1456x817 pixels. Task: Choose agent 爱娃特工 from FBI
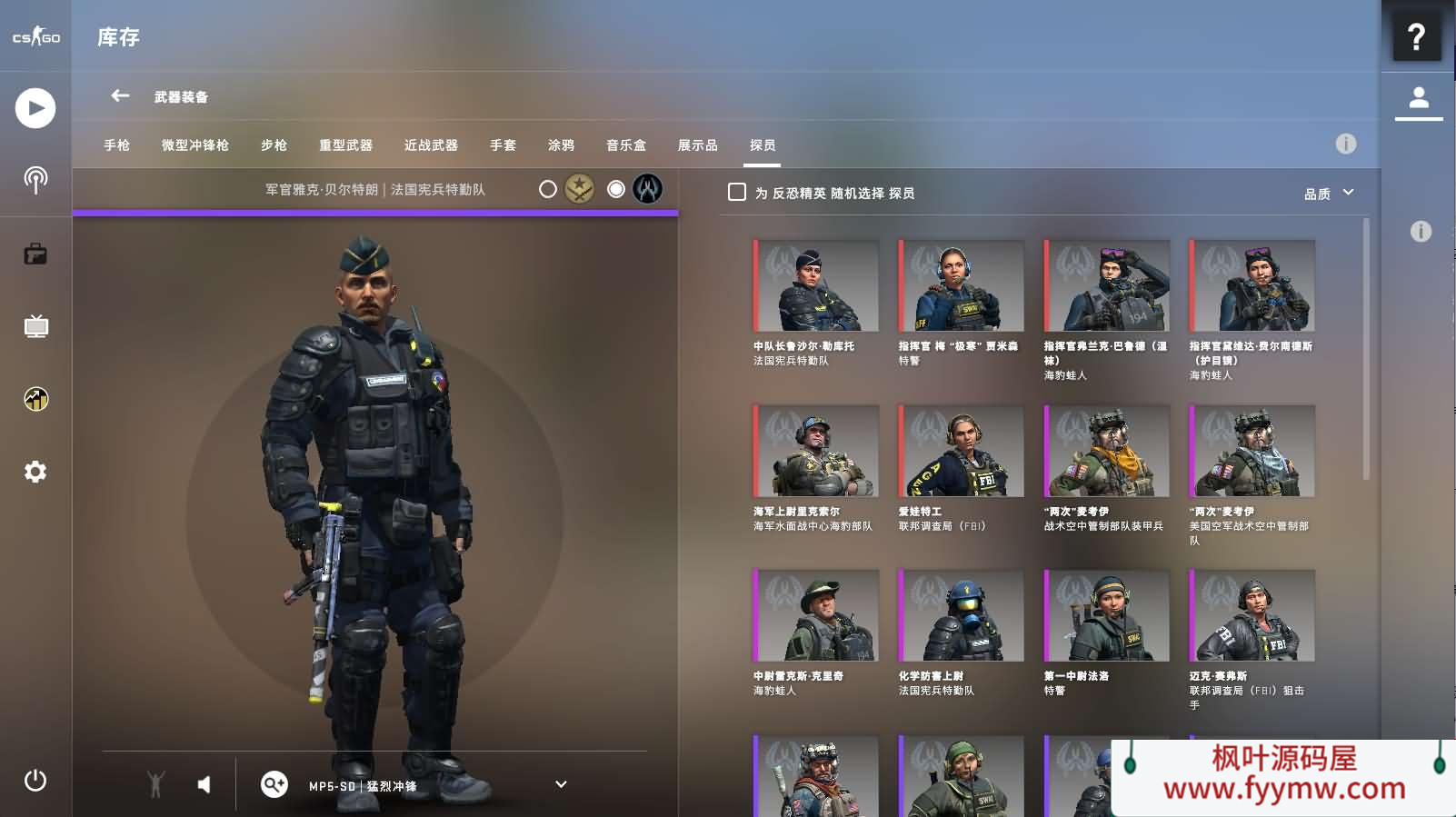962,451
